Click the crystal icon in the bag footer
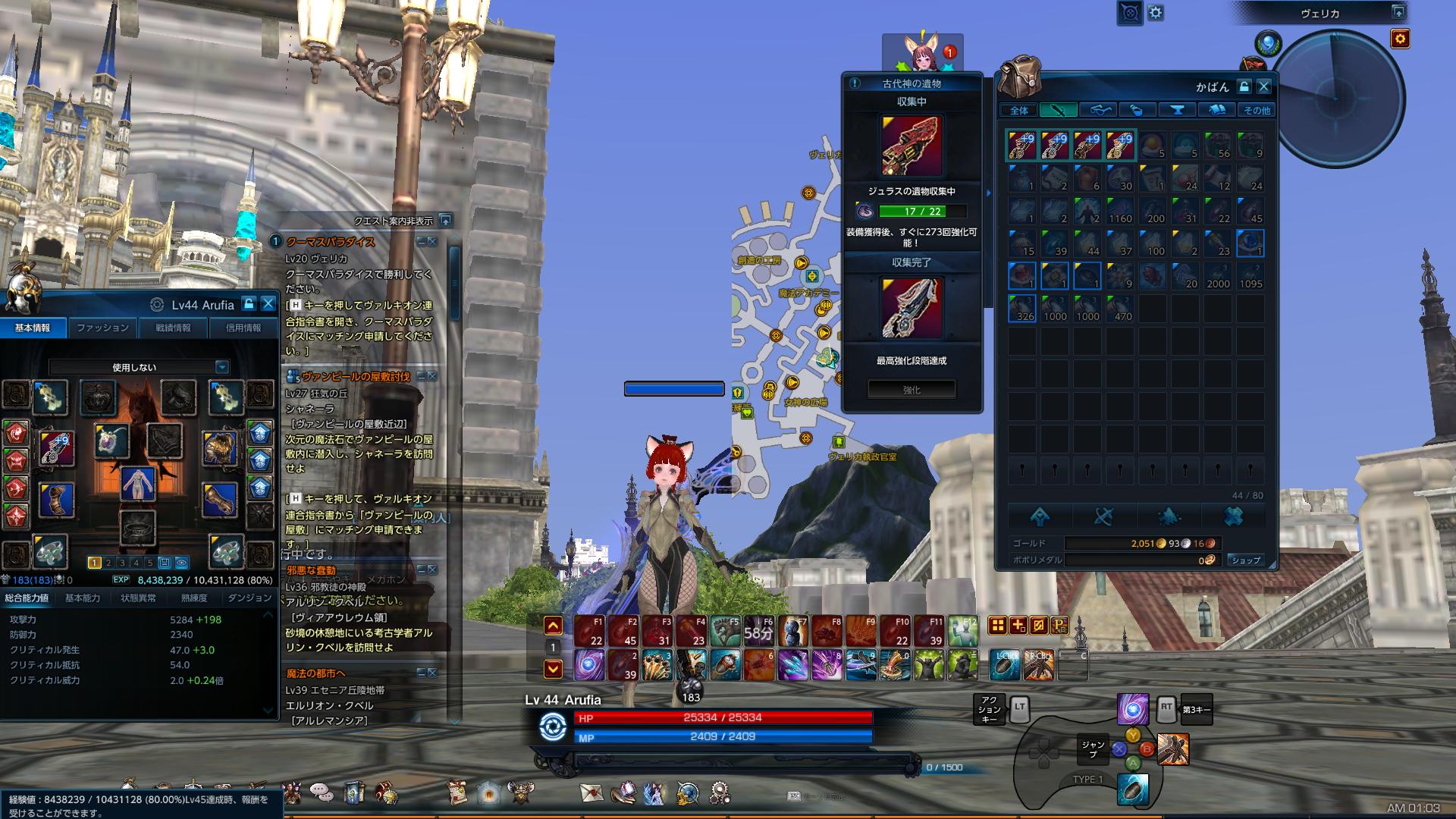Screen dimensions: 1456x819 click(1169, 516)
